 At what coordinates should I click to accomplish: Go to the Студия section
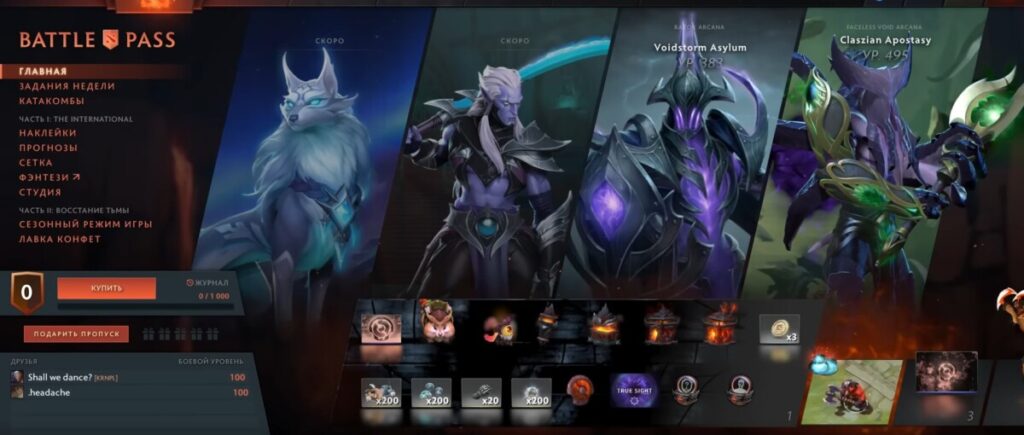[40, 192]
